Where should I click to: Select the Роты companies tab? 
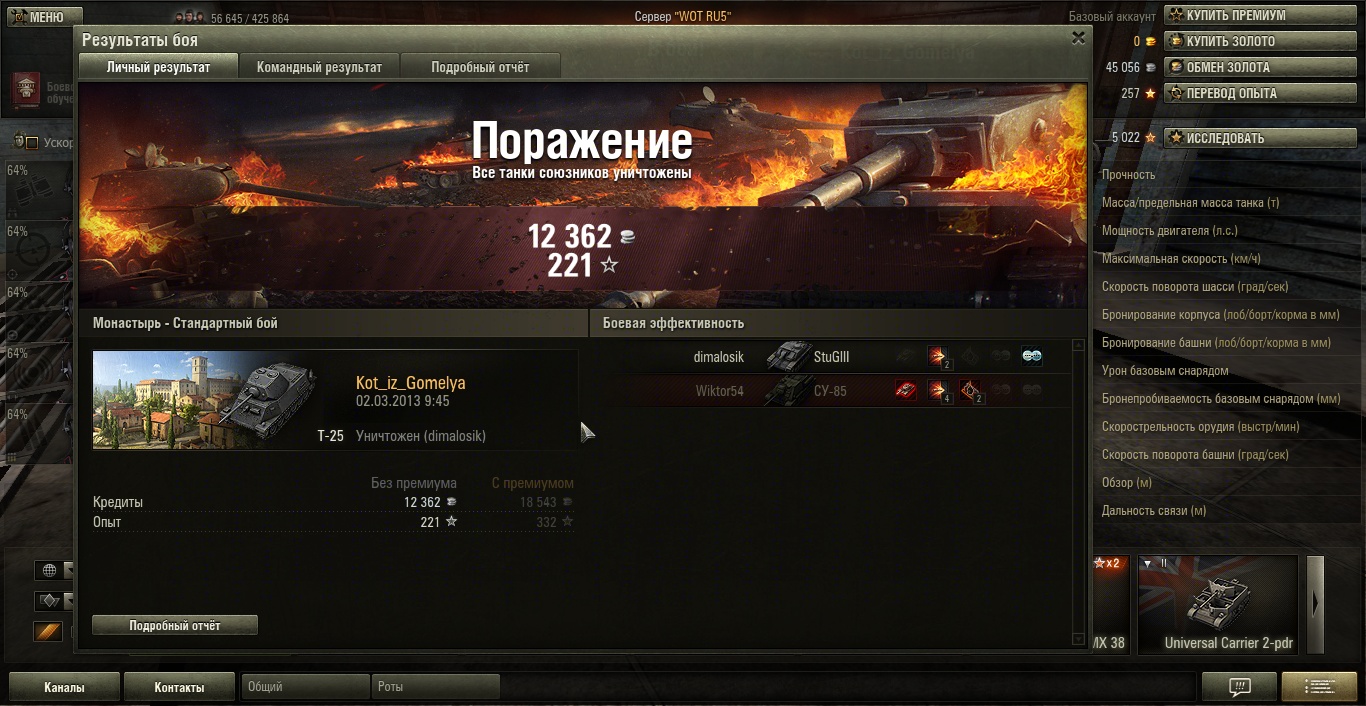click(x=436, y=687)
